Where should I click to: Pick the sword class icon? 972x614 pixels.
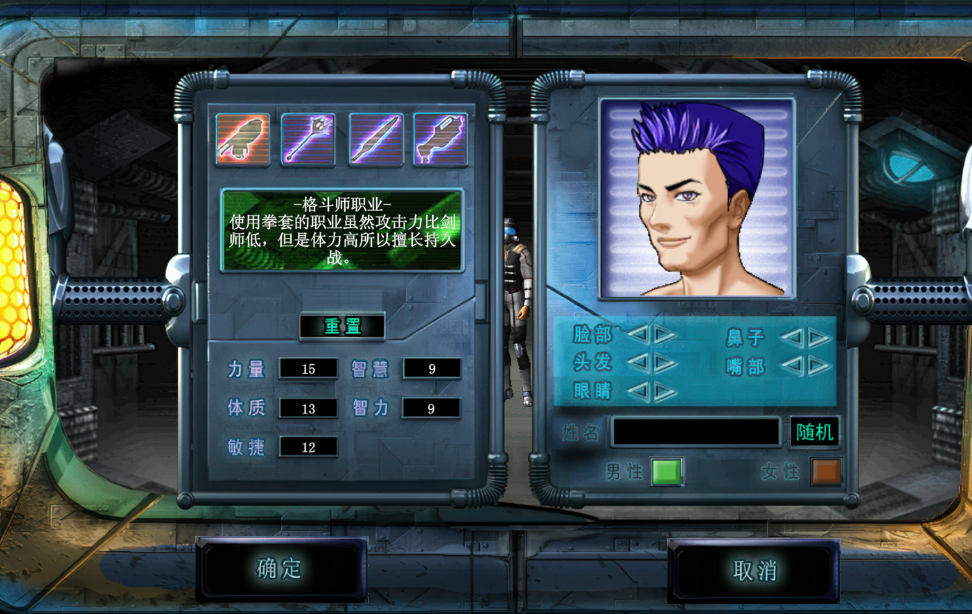coord(376,139)
